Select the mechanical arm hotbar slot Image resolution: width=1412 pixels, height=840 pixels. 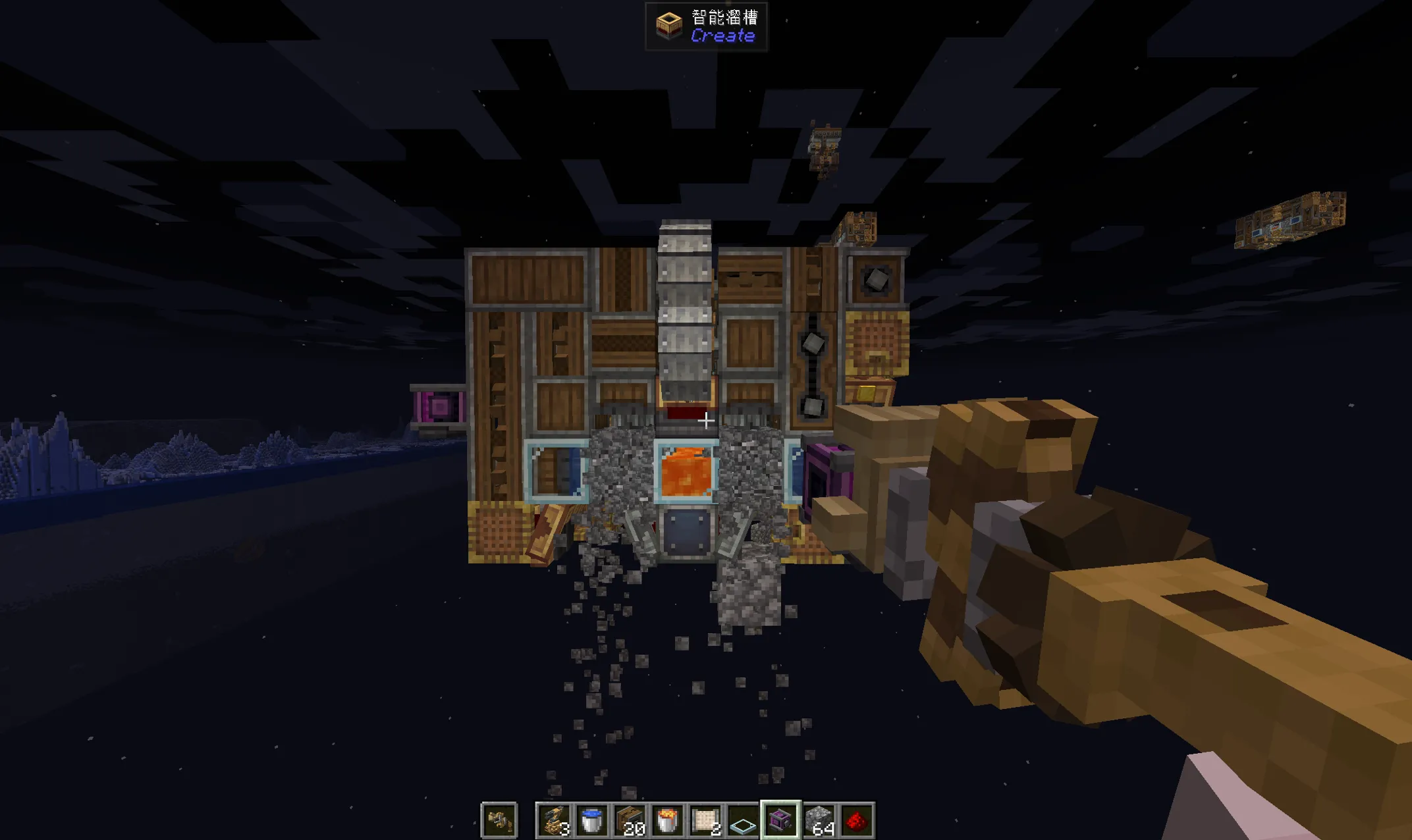point(554,820)
